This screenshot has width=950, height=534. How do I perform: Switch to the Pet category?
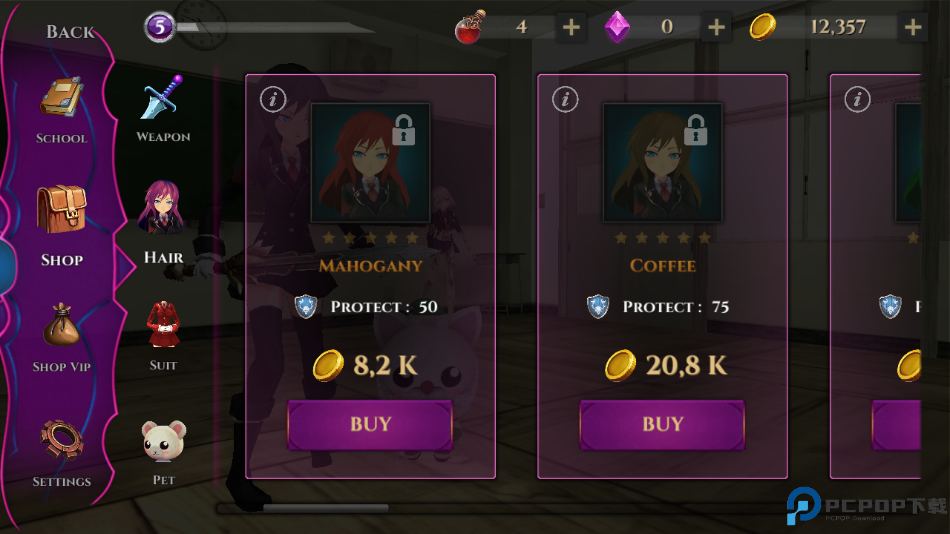pos(163,452)
